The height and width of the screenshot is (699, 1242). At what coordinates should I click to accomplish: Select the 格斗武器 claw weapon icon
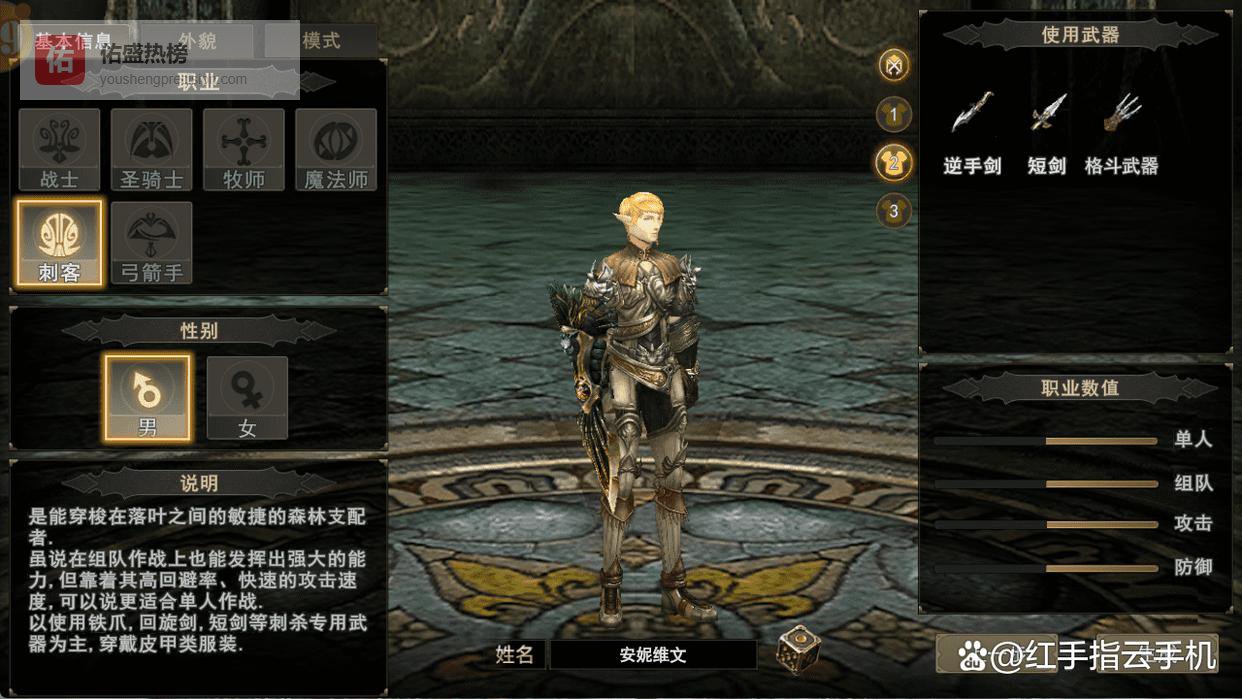click(x=1122, y=113)
